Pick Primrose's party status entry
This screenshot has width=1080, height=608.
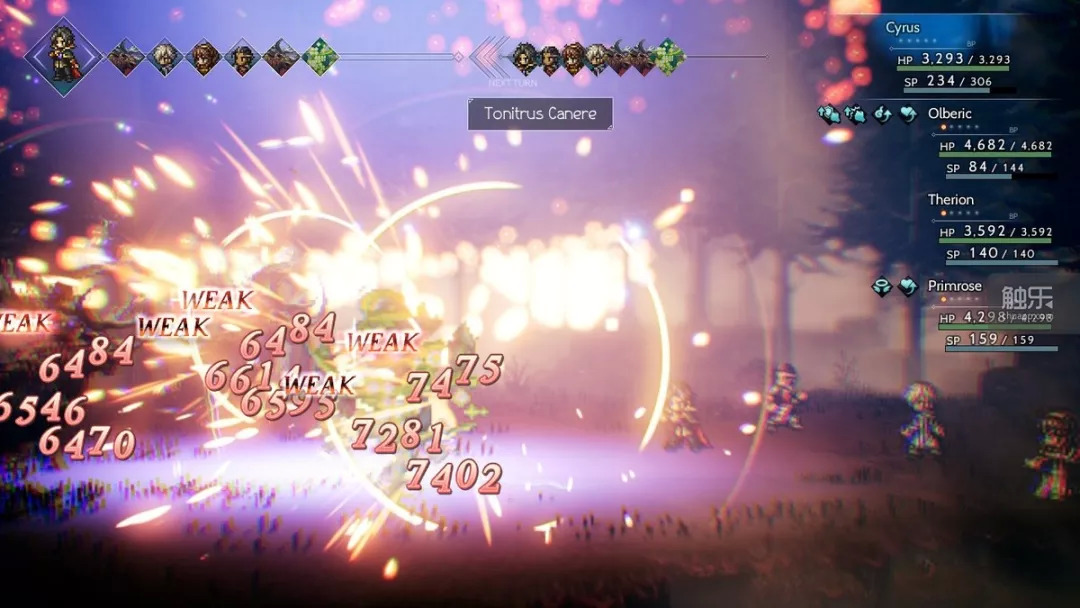coord(954,286)
